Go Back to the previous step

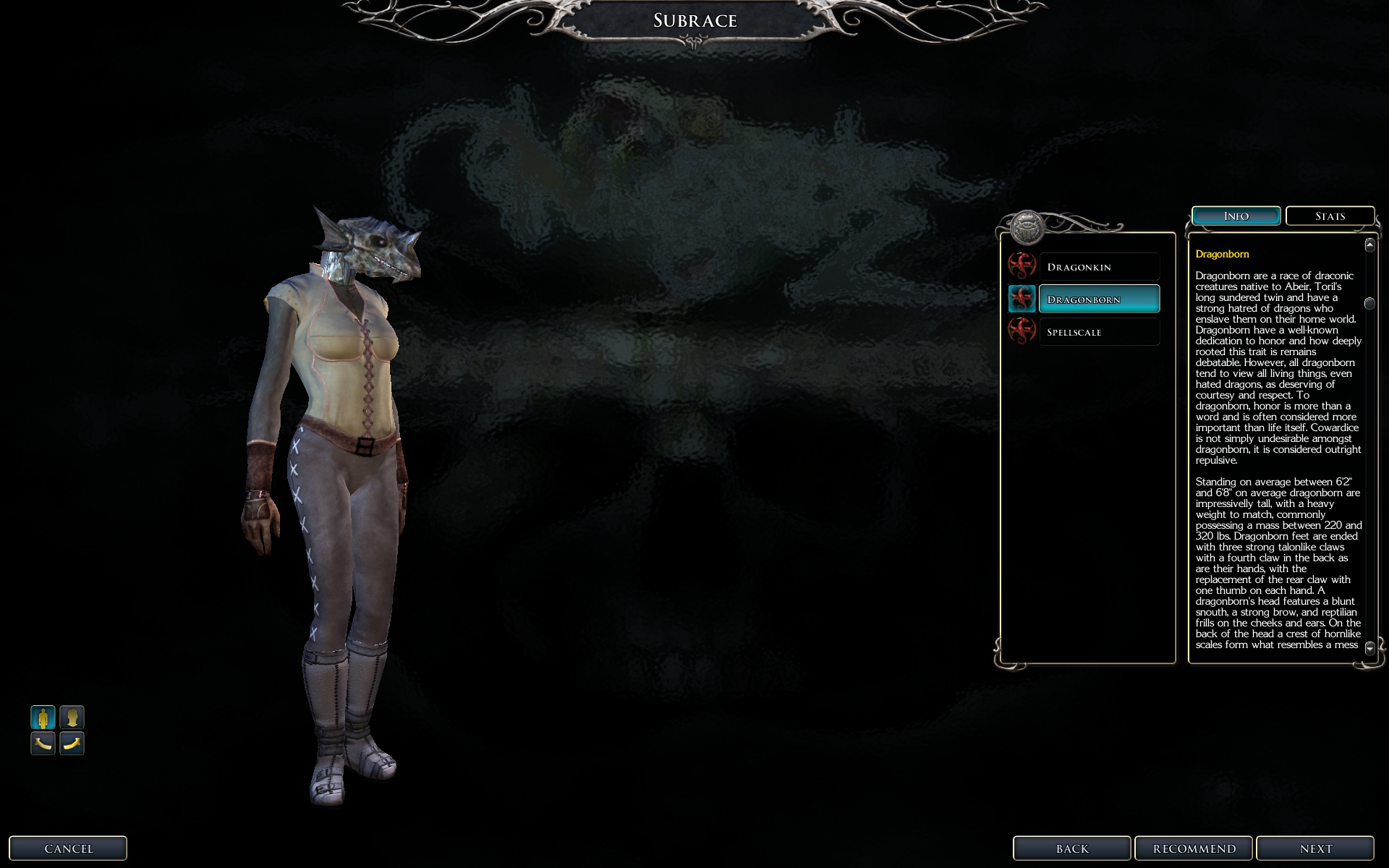click(x=1071, y=848)
